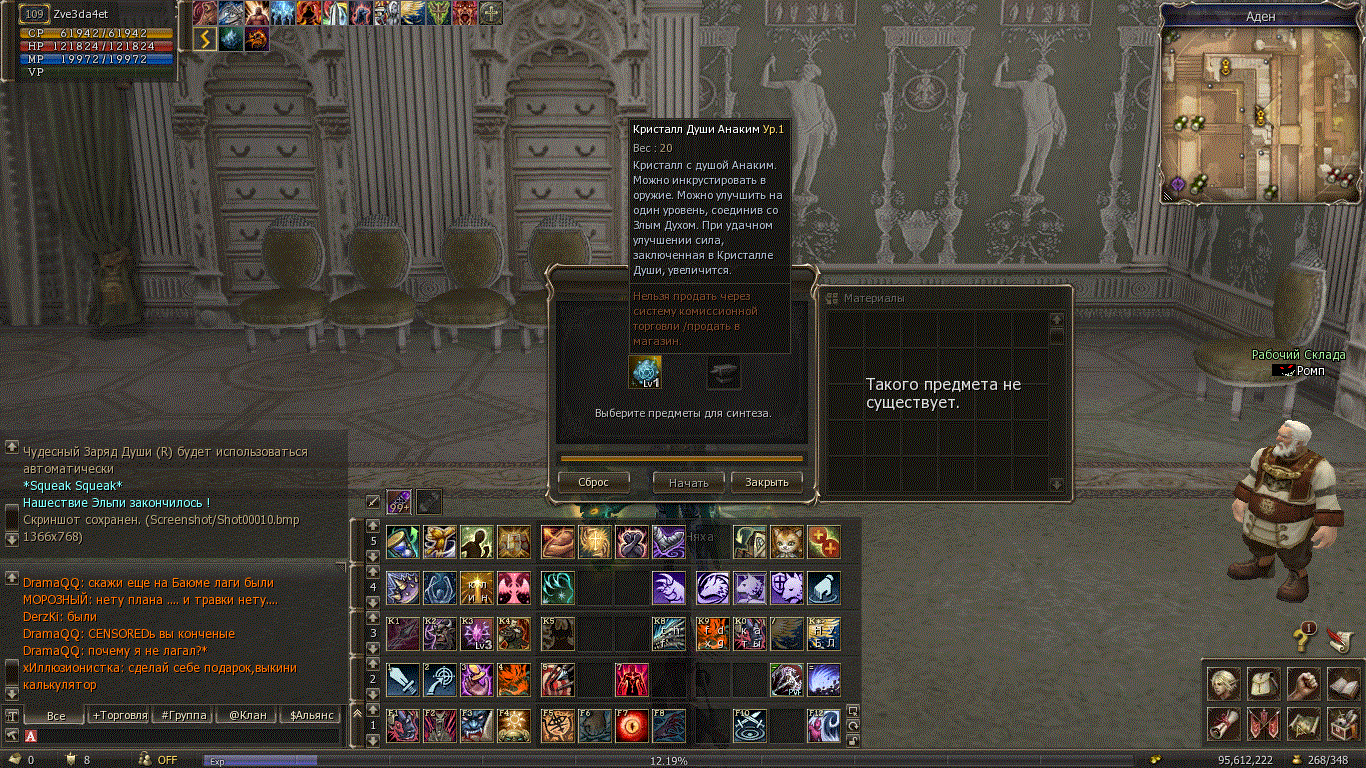Use the cat face hotbar icon
The width and height of the screenshot is (1366, 768).
[786, 542]
